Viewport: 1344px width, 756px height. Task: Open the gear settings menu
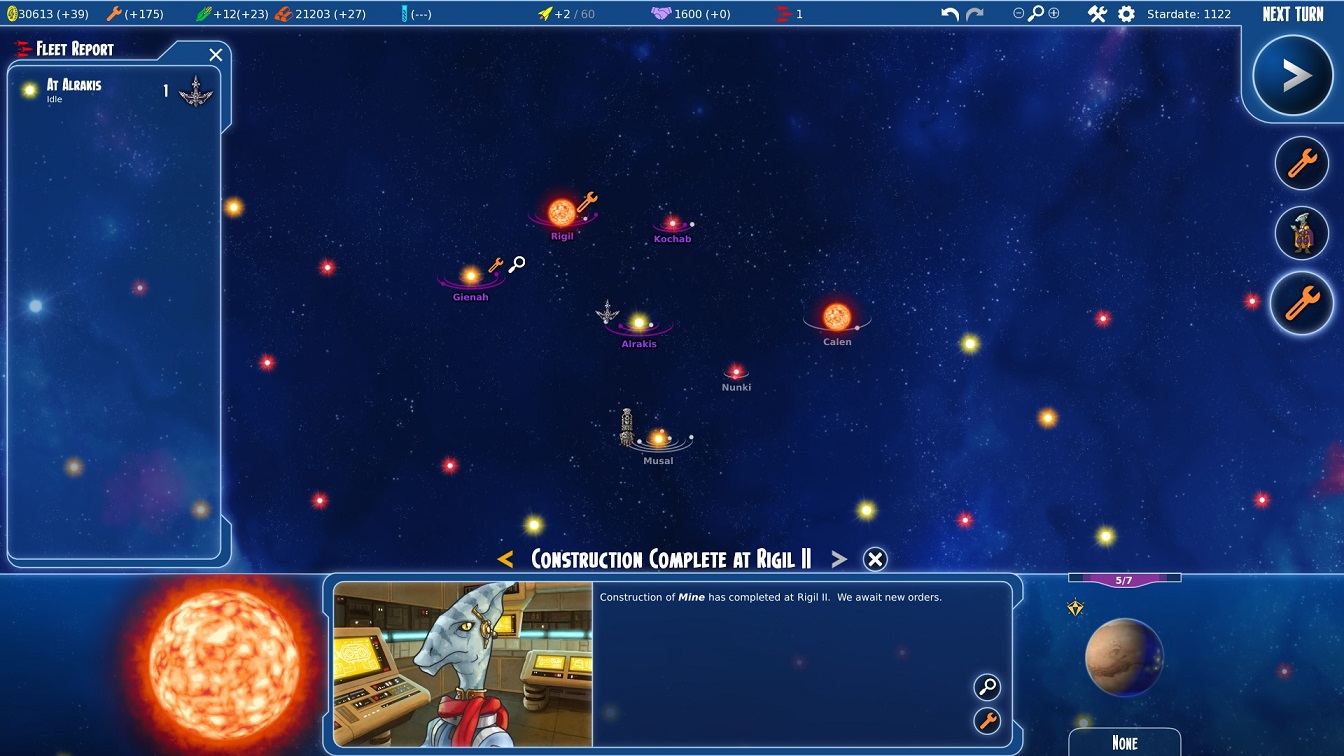pos(1126,14)
